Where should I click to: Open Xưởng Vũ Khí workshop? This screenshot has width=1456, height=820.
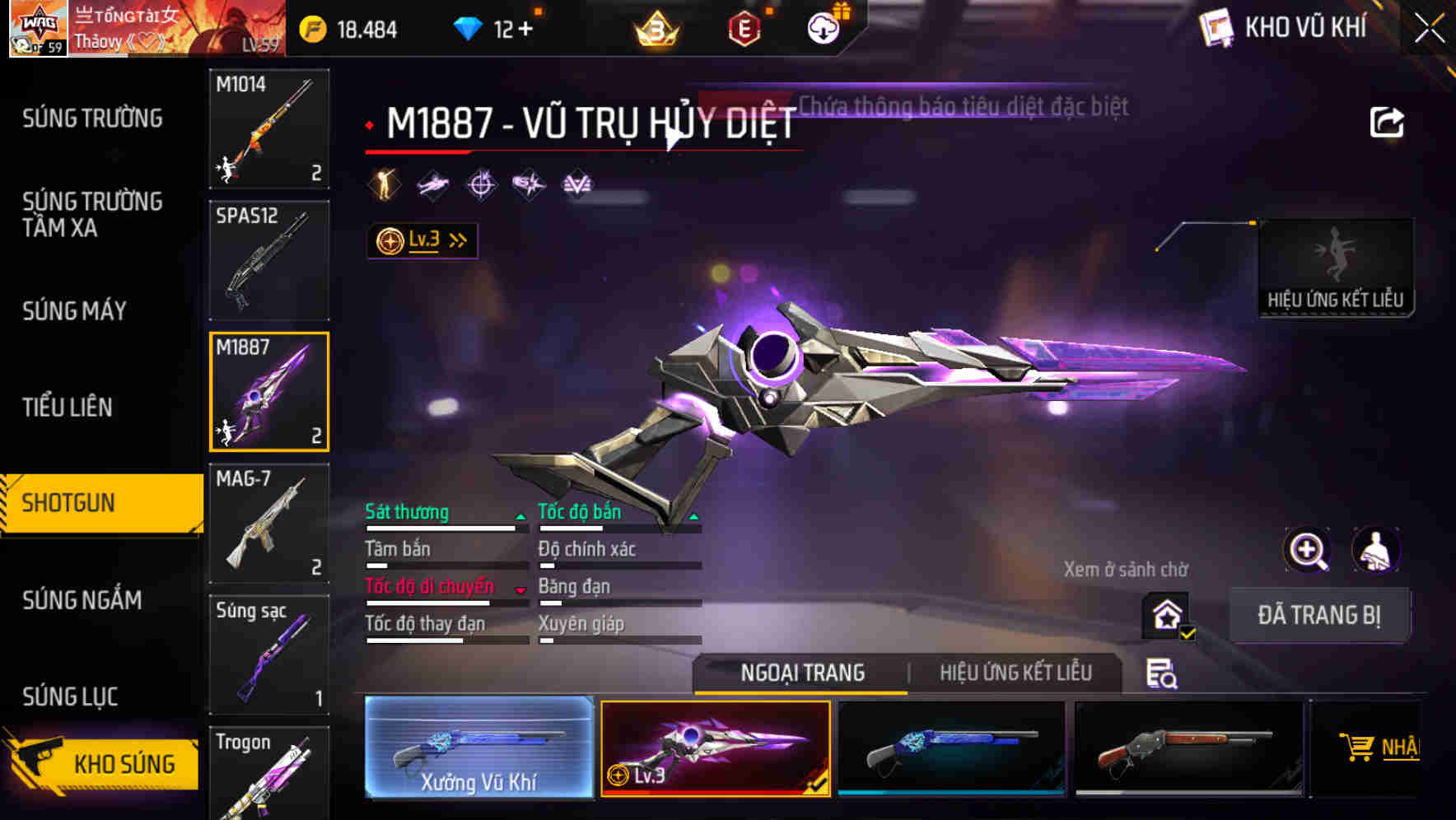click(478, 748)
